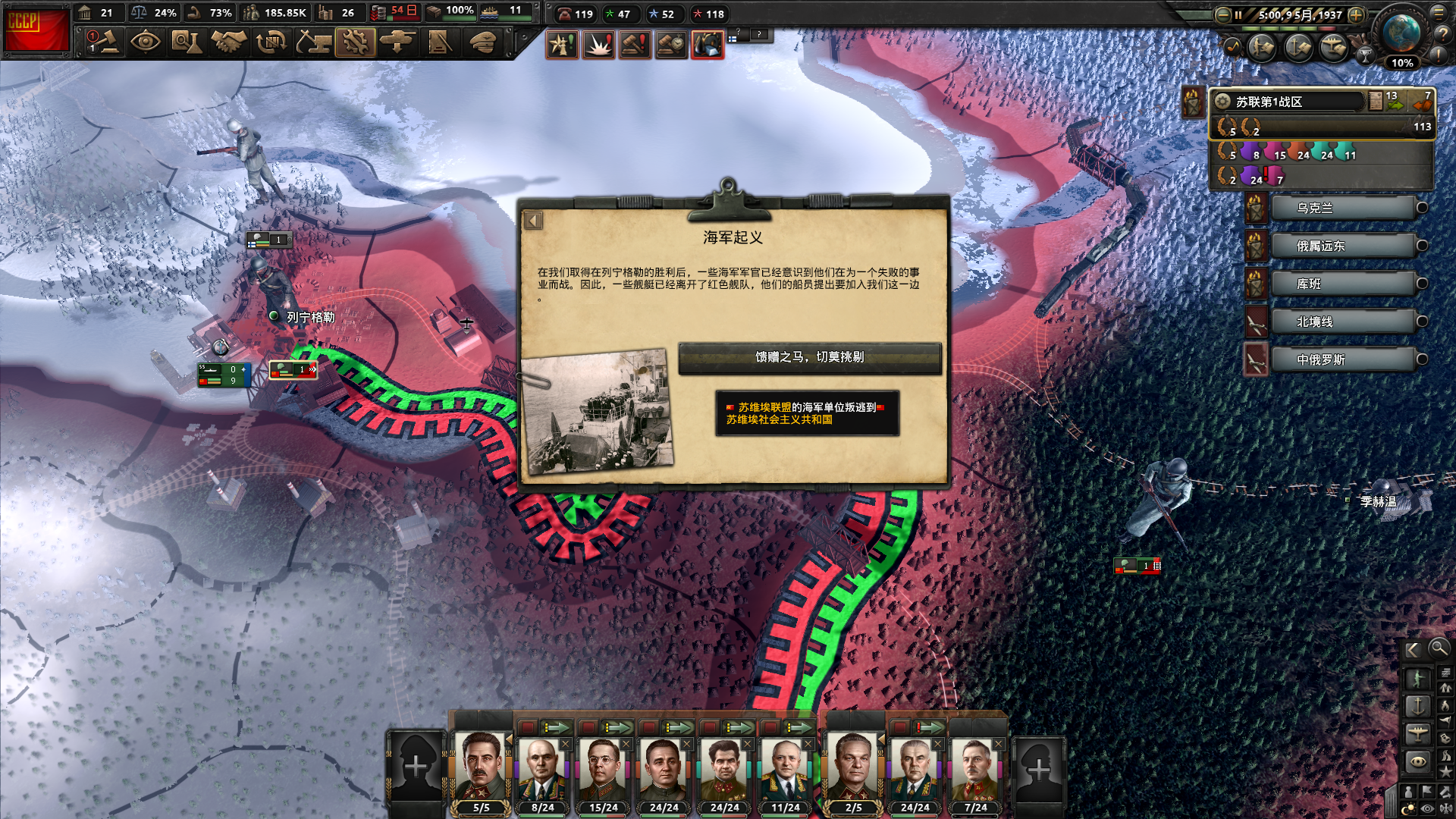Open the province search magnifying glass
The width and height of the screenshot is (1456, 819).
coord(1438,648)
